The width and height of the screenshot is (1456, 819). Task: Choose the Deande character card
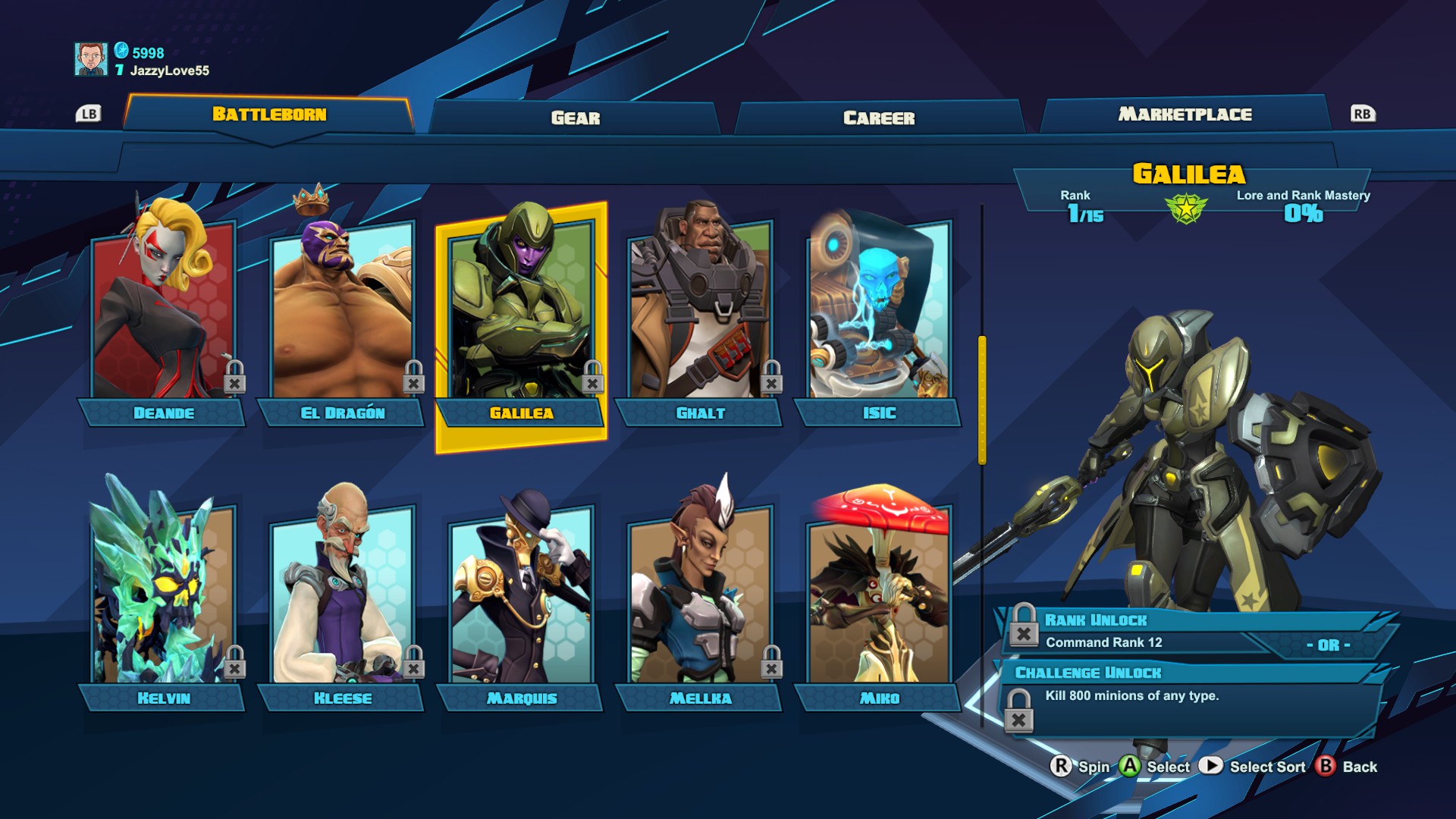click(163, 318)
